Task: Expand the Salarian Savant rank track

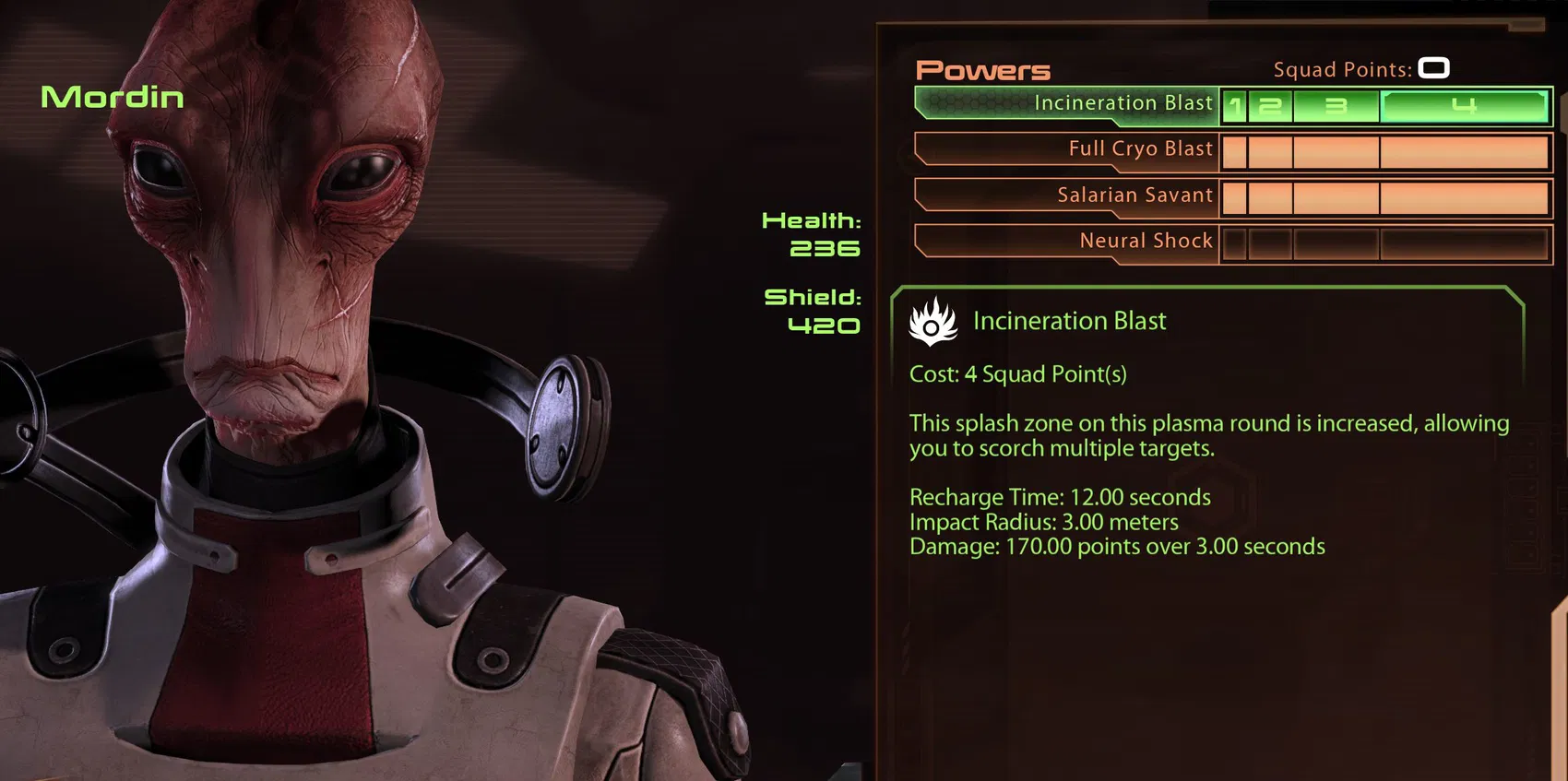Action: click(1384, 196)
